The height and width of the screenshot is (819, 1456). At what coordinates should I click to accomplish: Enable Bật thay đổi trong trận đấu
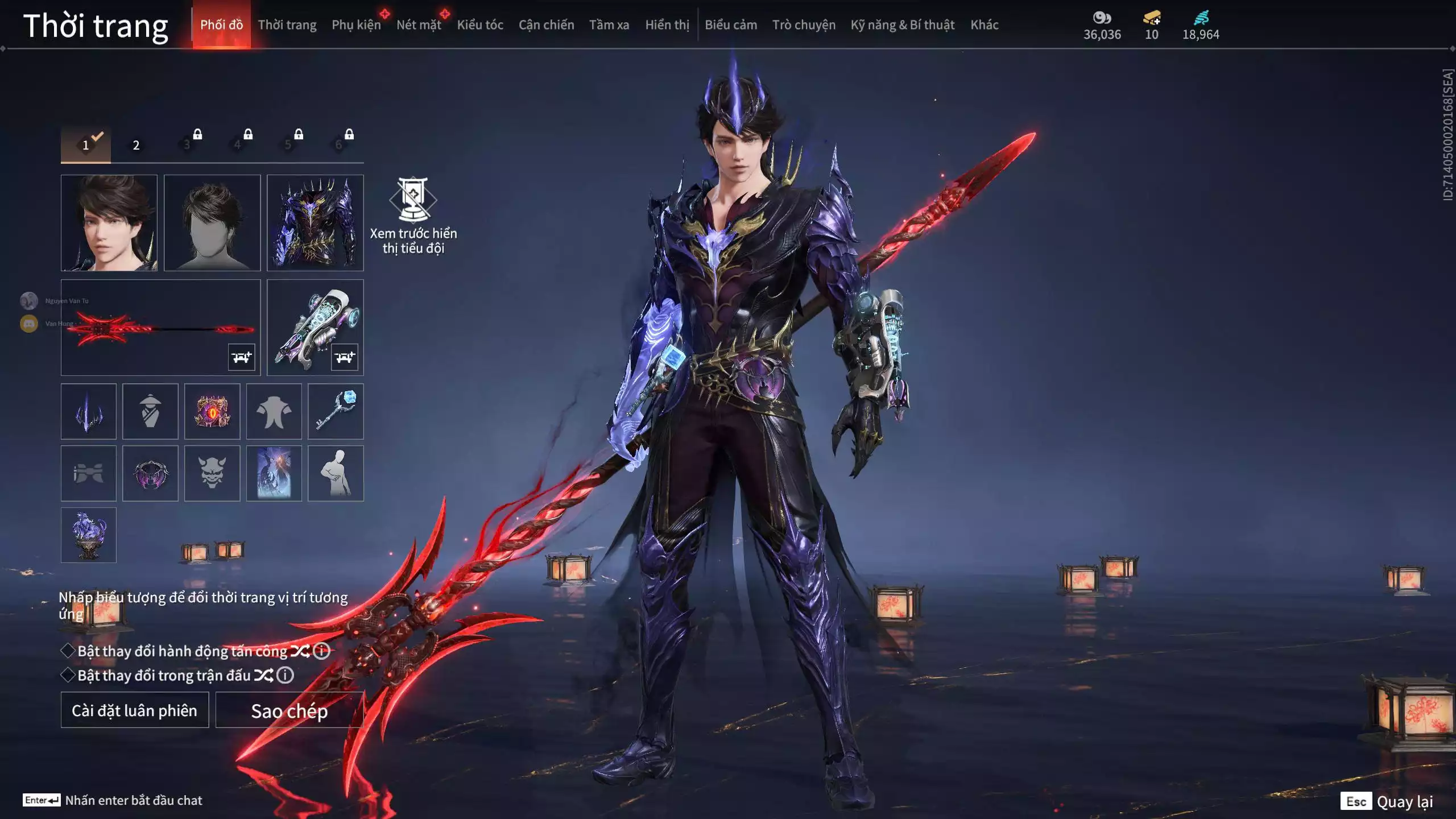click(68, 675)
